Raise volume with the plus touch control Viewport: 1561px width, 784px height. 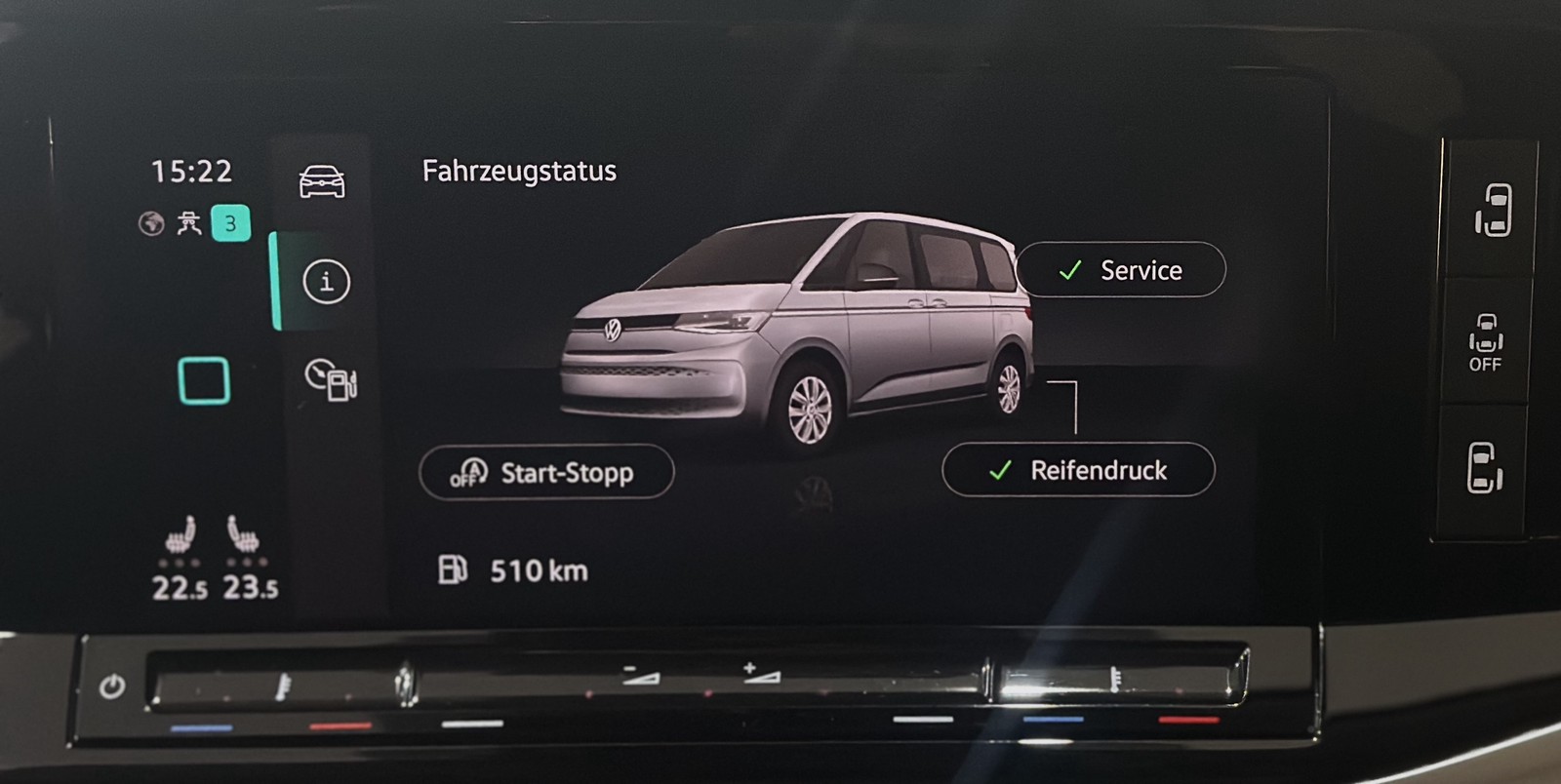[761, 673]
